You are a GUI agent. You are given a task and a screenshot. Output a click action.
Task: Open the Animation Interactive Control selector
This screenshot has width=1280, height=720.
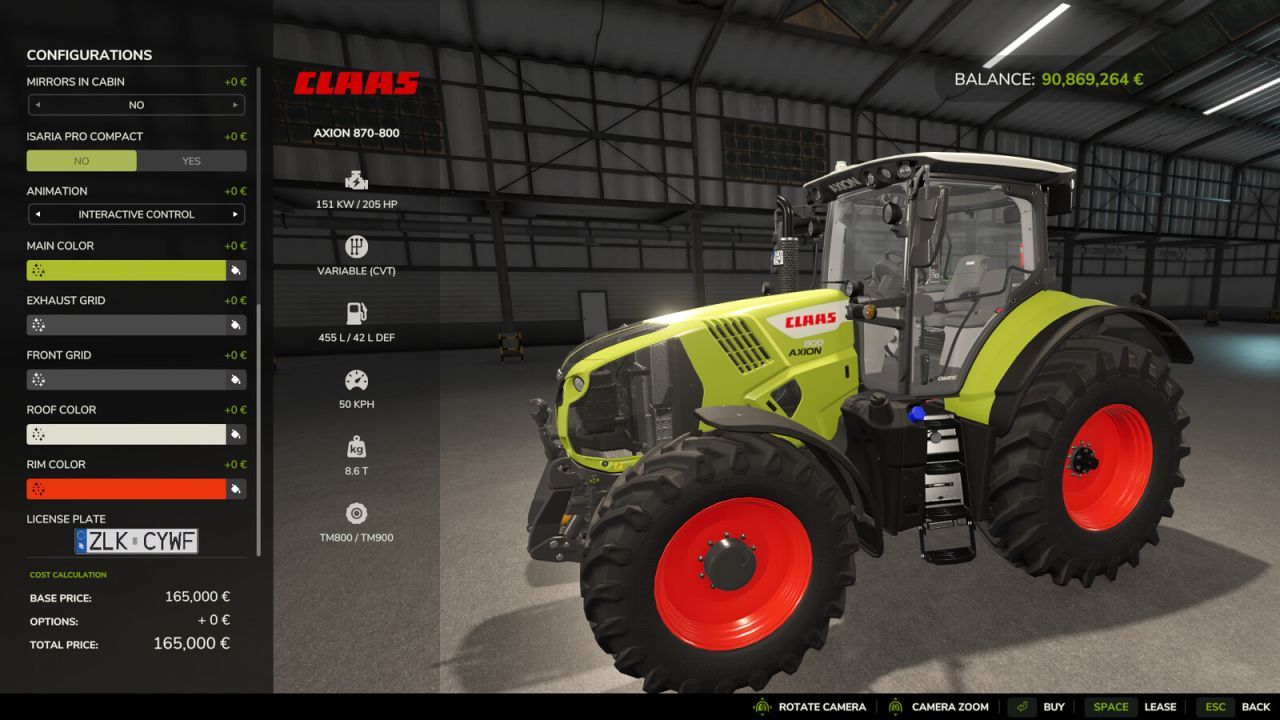(136, 213)
